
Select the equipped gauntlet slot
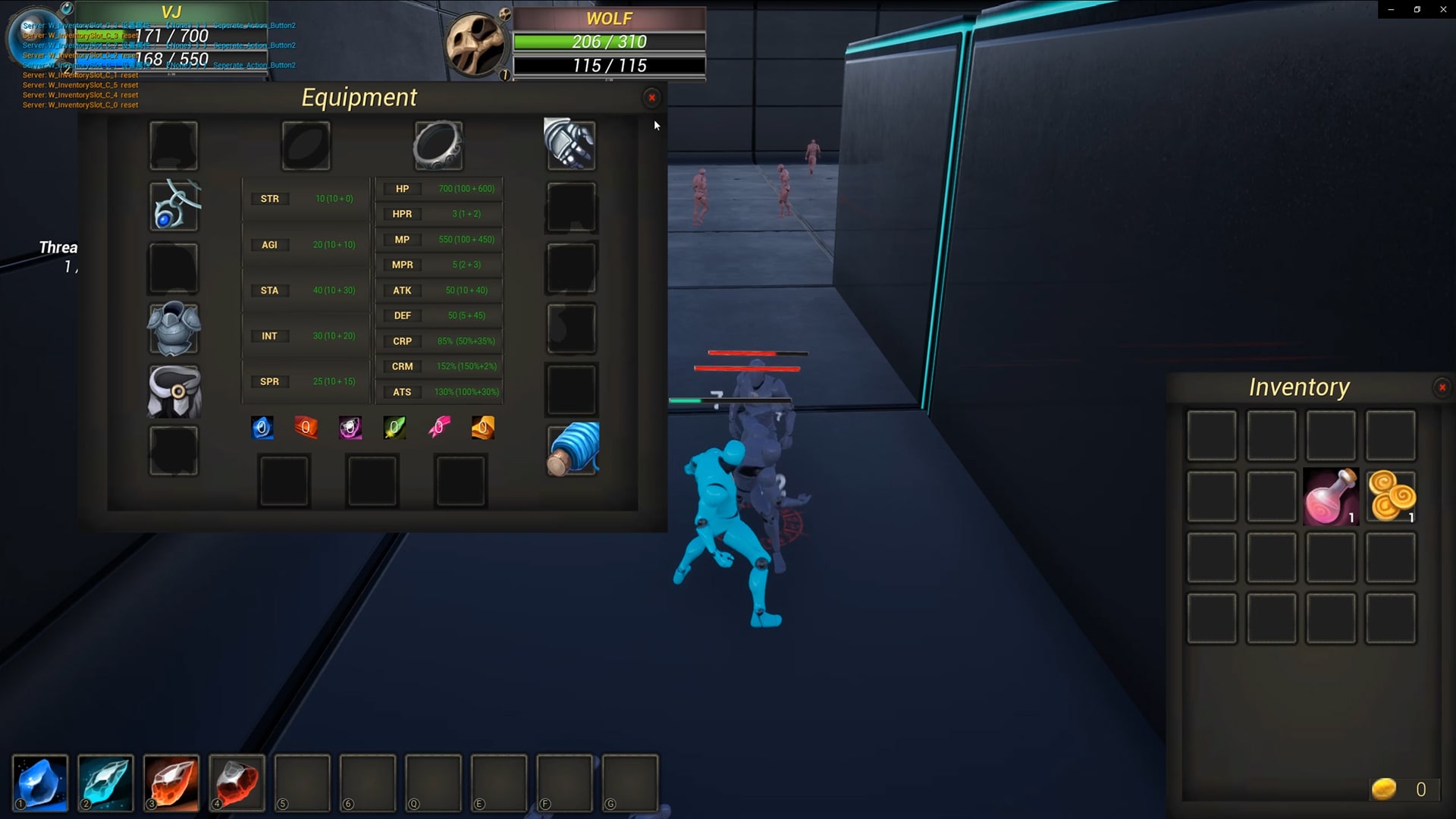point(570,144)
